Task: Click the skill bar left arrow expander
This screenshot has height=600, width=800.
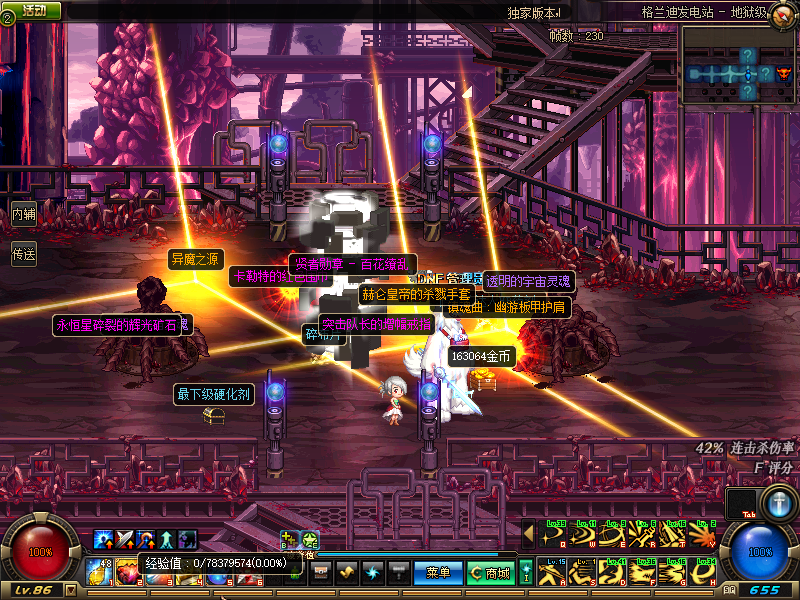Action: point(530,533)
